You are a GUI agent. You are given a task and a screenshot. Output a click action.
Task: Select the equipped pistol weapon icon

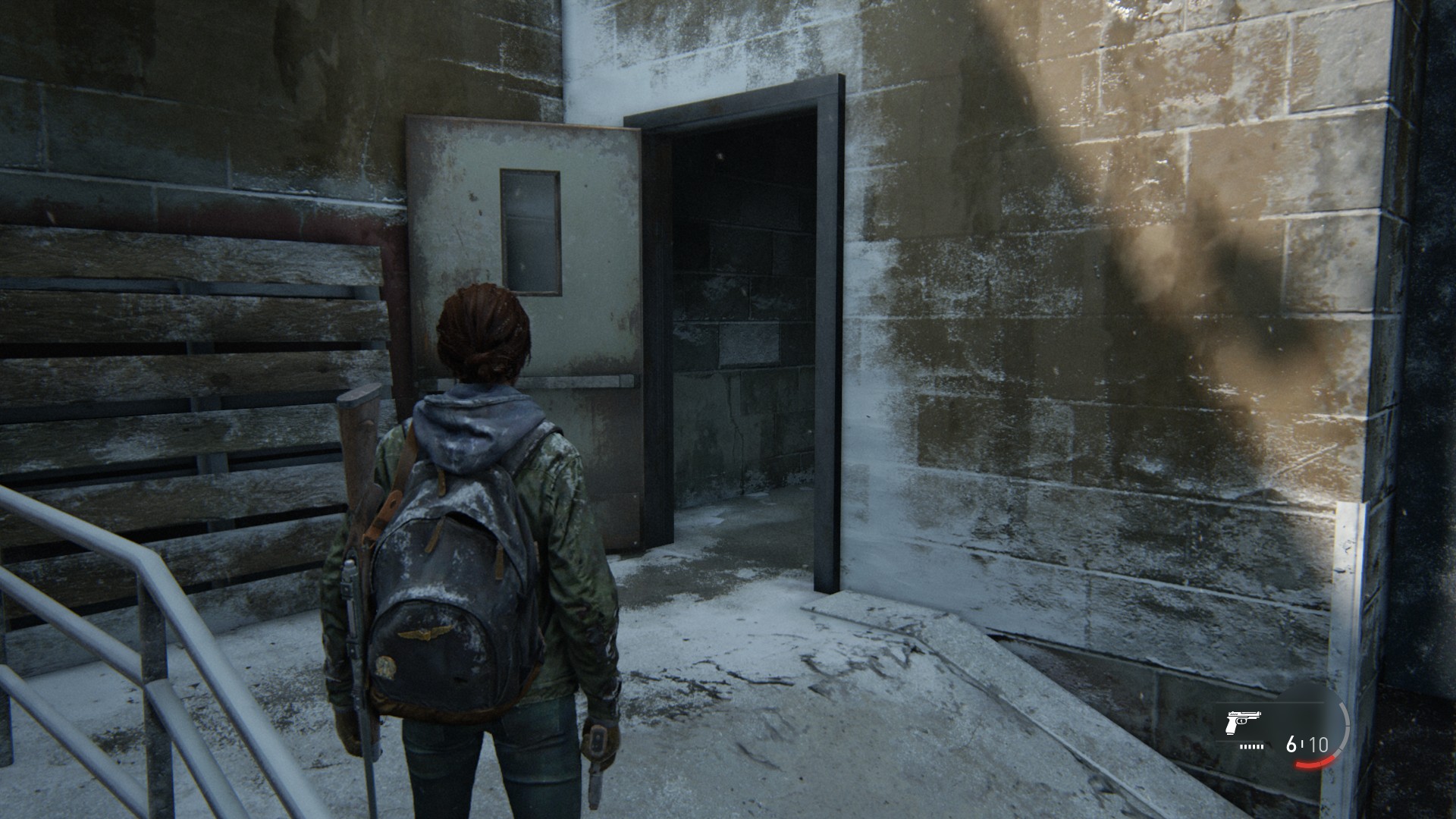(1241, 723)
